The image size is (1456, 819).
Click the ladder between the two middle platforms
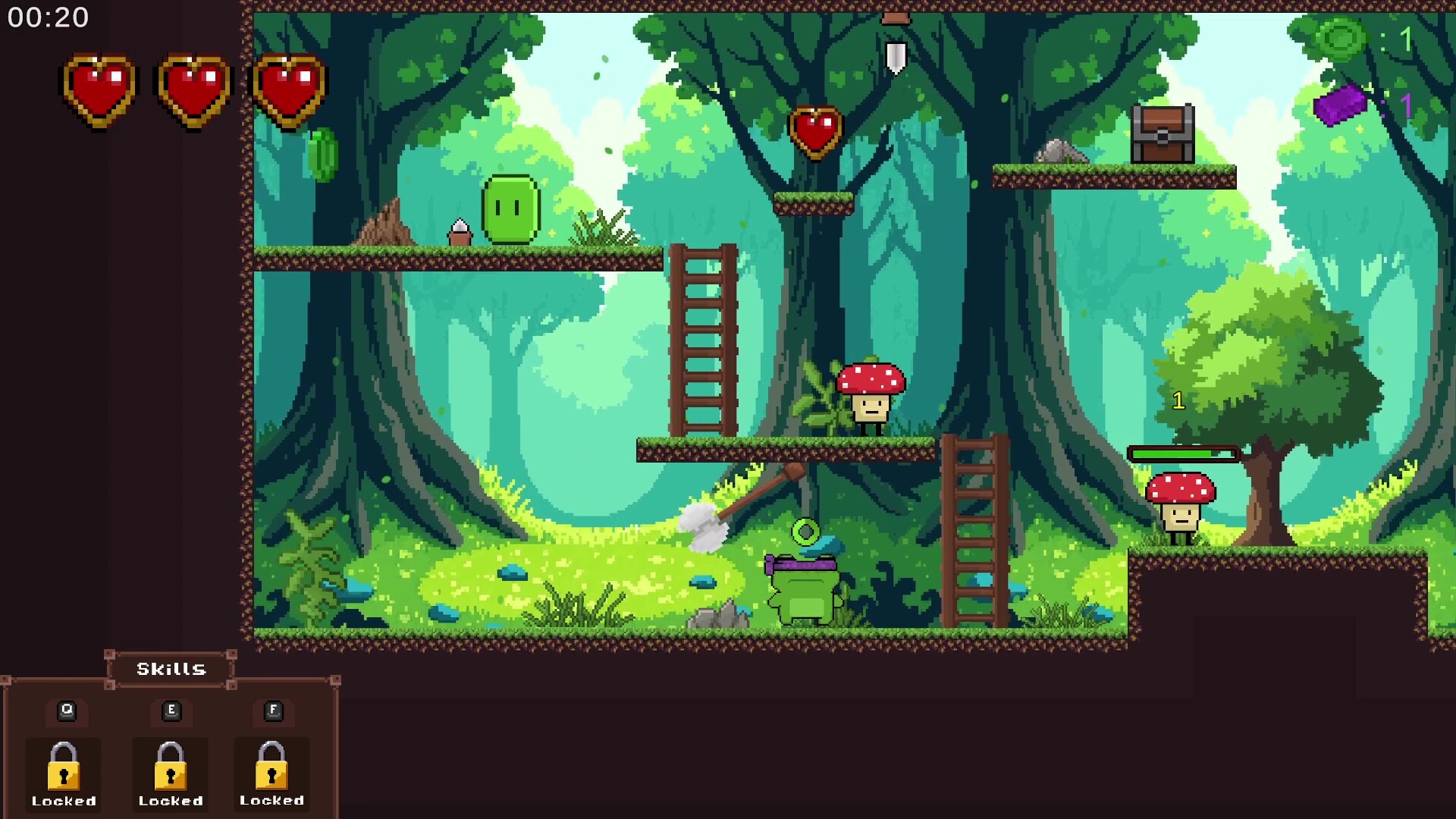(x=701, y=341)
